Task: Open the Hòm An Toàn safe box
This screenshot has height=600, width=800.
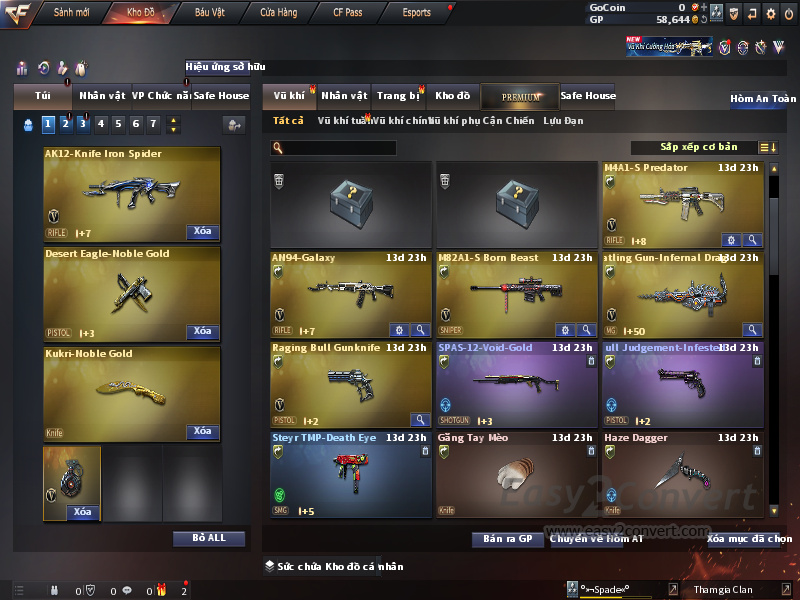Action: pyautogui.click(x=763, y=99)
